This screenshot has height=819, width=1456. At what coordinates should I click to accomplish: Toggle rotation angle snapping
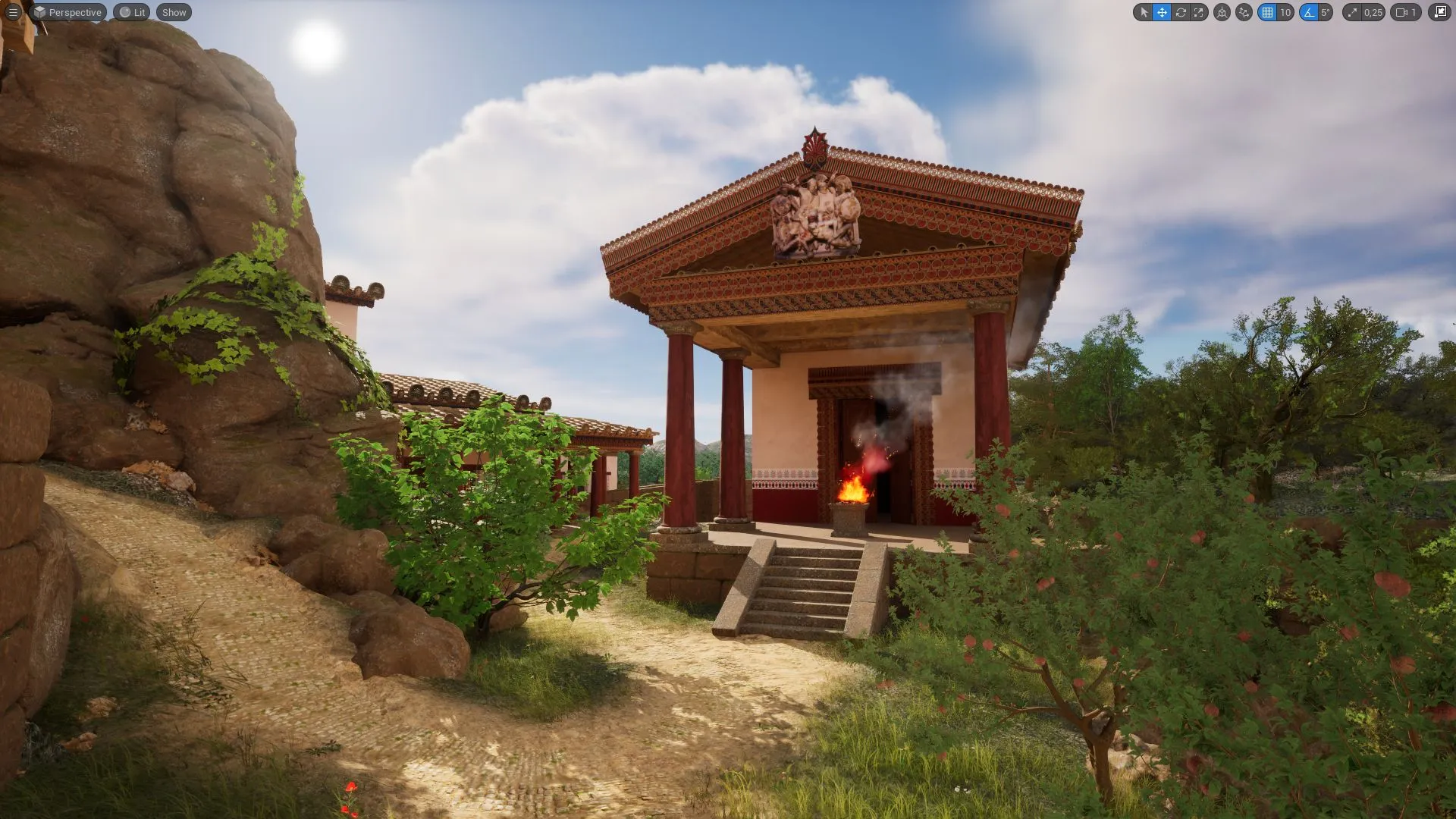click(1308, 12)
